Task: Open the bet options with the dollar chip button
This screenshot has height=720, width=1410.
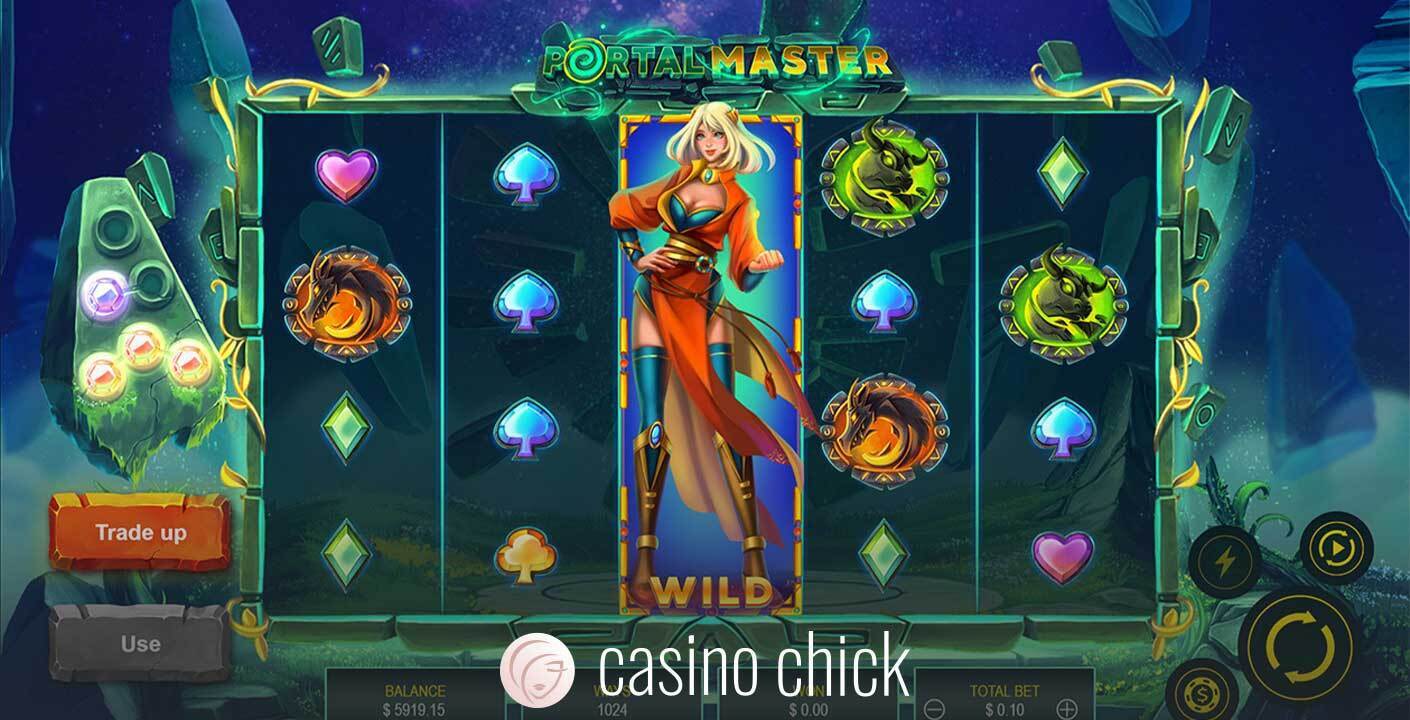Action: point(1201,696)
